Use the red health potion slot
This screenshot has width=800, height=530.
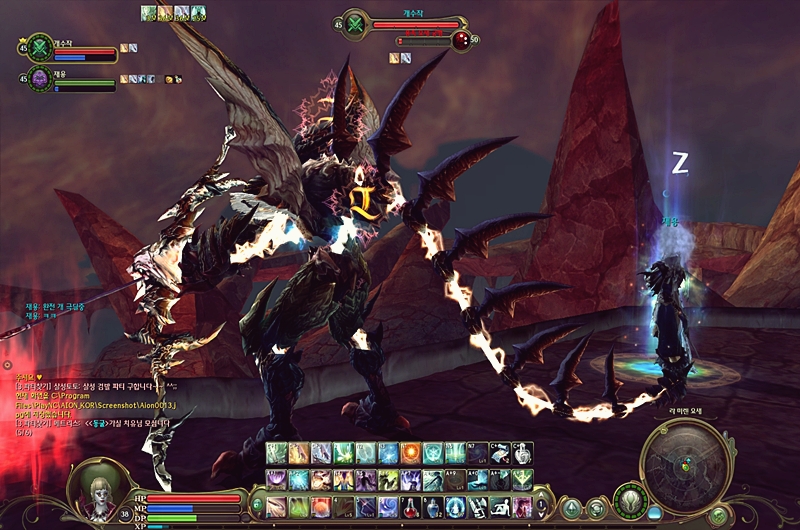[411, 507]
